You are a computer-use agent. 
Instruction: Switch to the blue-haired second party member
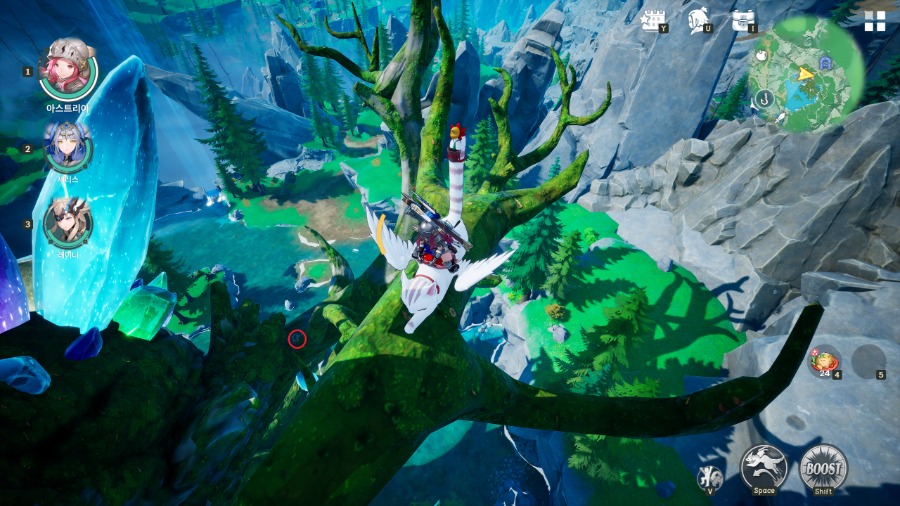point(68,148)
